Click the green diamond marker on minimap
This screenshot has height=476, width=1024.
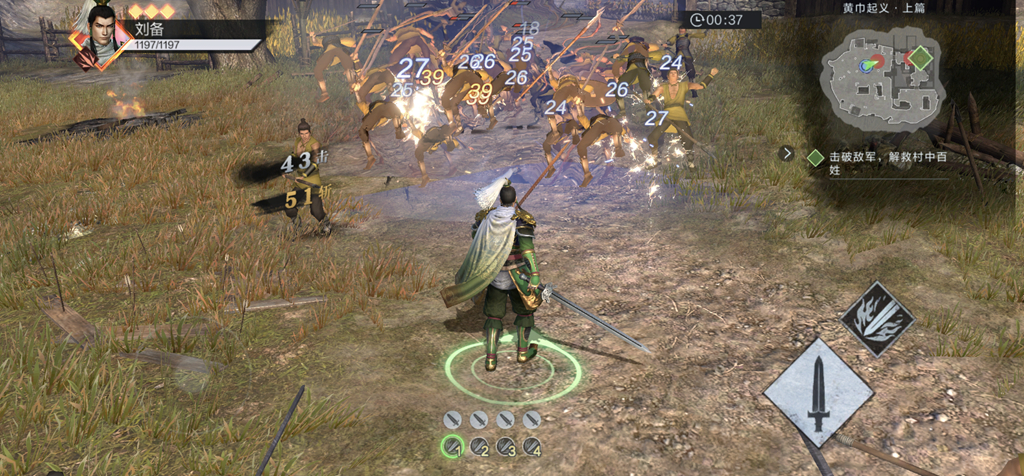[919, 58]
